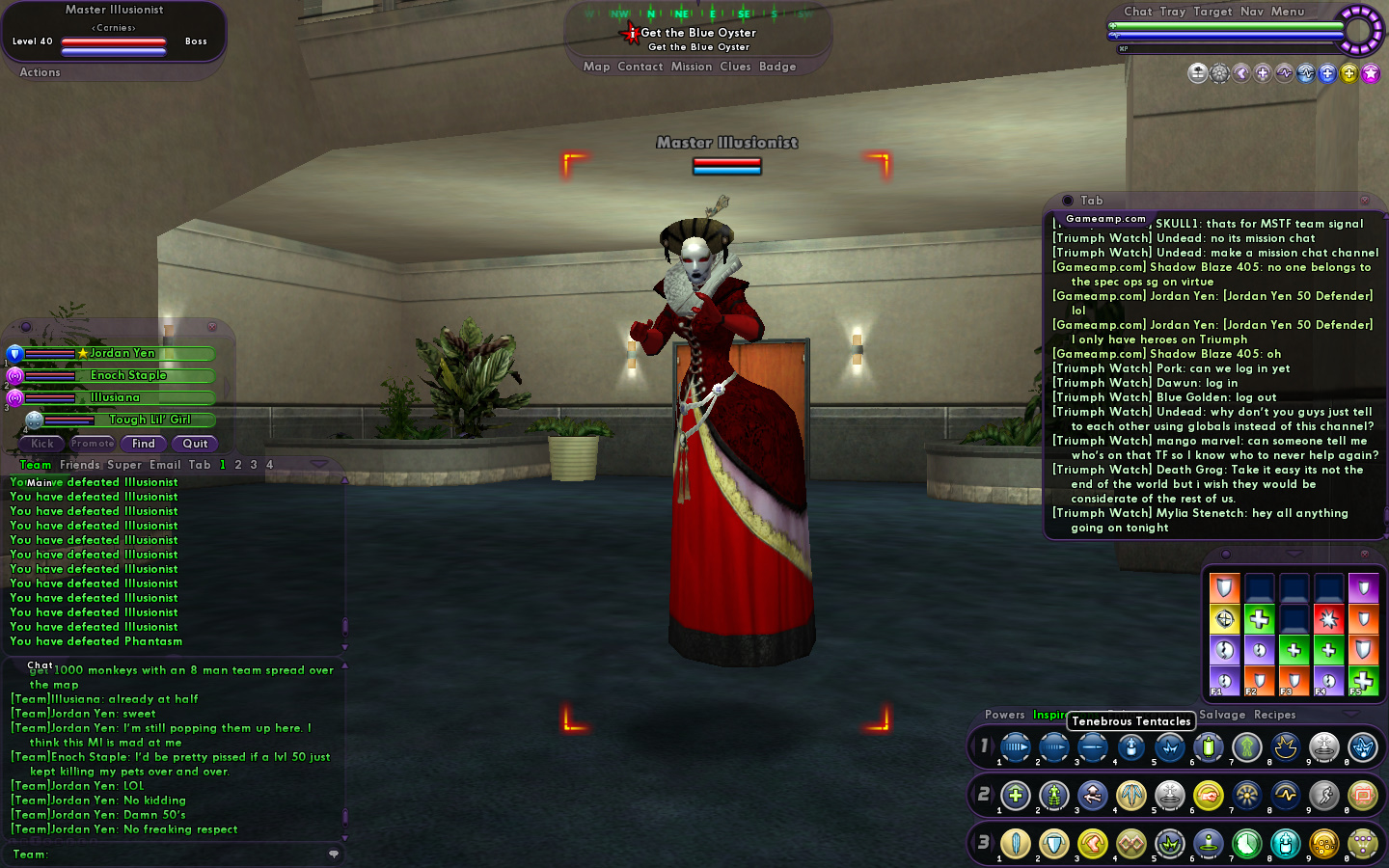
Task: Open the target Actions menu
Action: click(x=40, y=72)
